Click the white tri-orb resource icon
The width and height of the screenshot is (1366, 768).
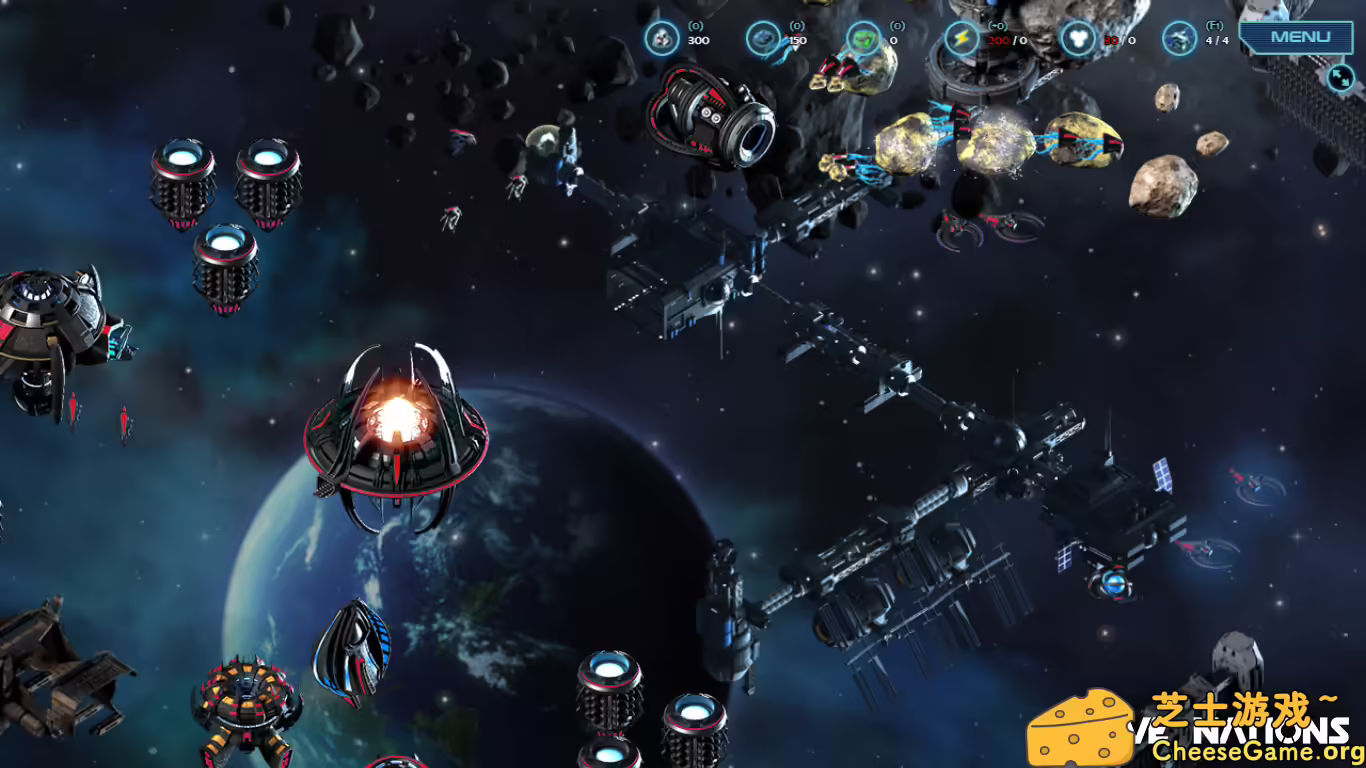pyautogui.click(x=1076, y=38)
